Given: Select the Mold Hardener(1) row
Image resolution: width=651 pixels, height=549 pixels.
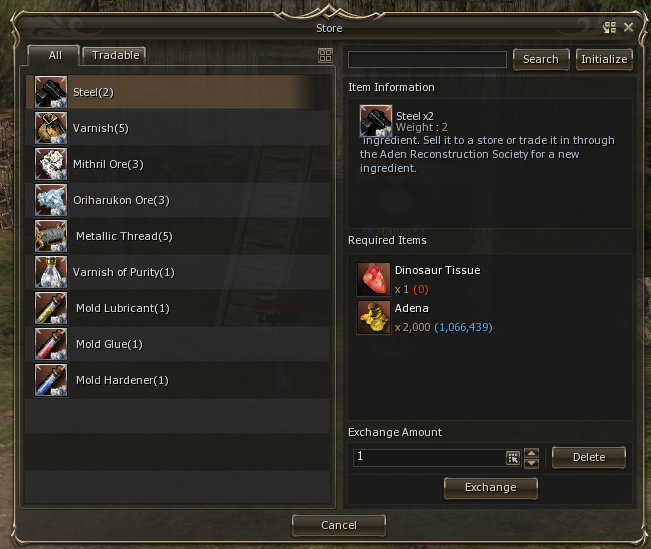Looking at the screenshot, I should click(178, 380).
